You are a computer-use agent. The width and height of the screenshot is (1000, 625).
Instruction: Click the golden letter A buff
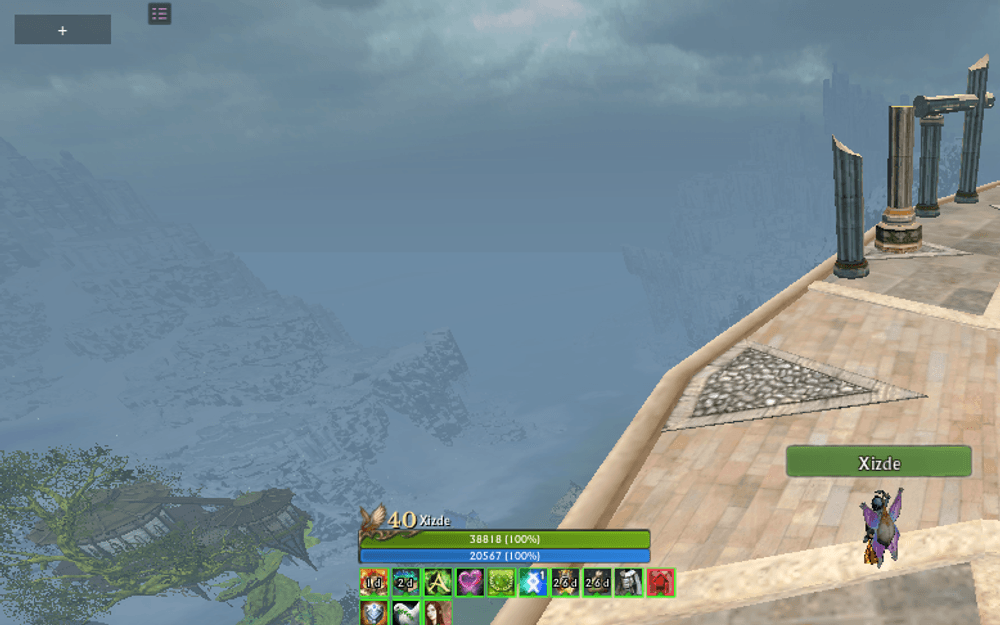(437, 582)
